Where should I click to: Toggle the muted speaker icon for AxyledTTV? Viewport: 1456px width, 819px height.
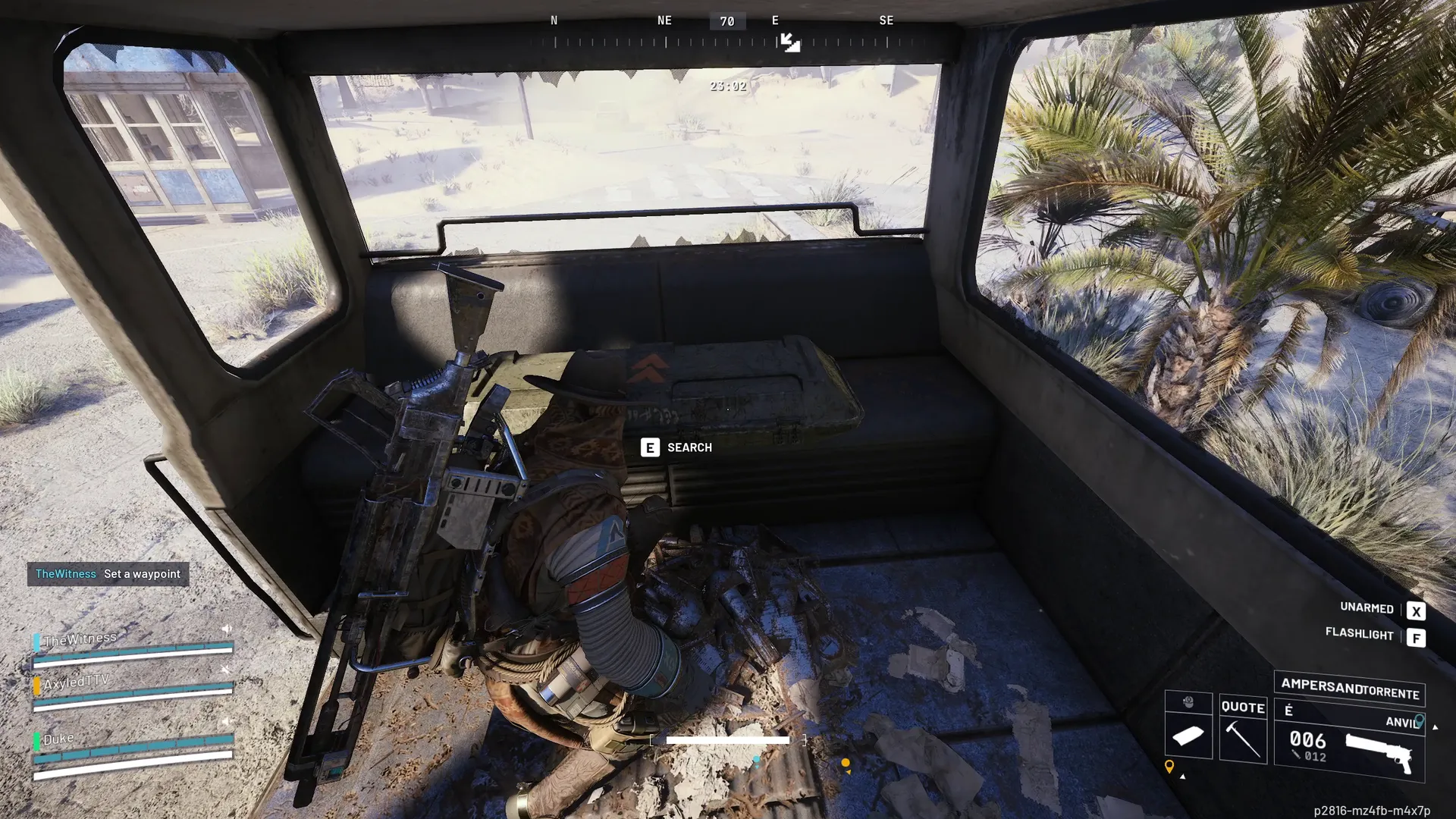pos(225,670)
